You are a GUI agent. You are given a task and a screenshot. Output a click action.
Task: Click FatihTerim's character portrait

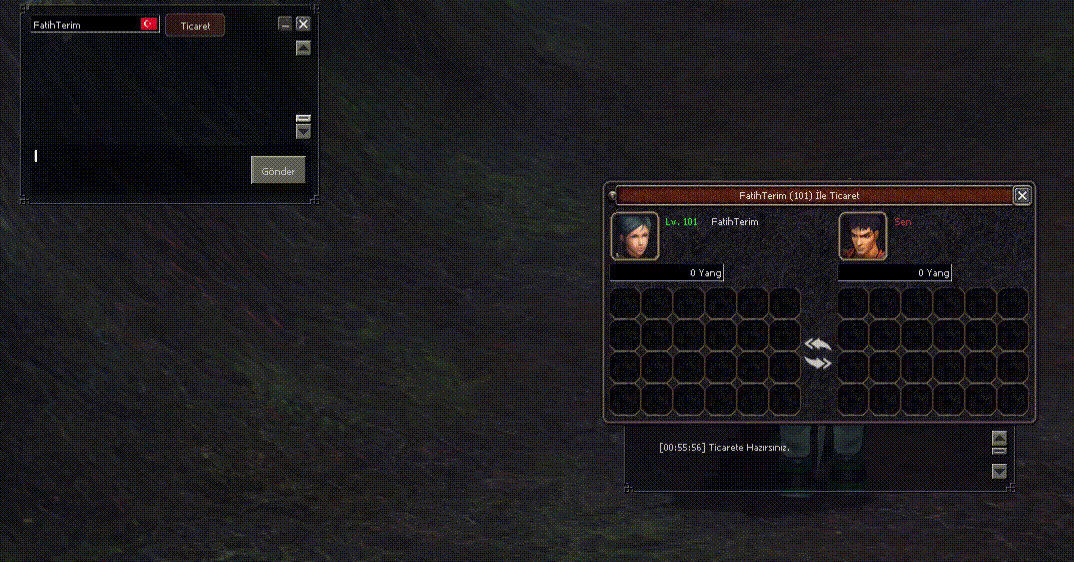[635, 236]
